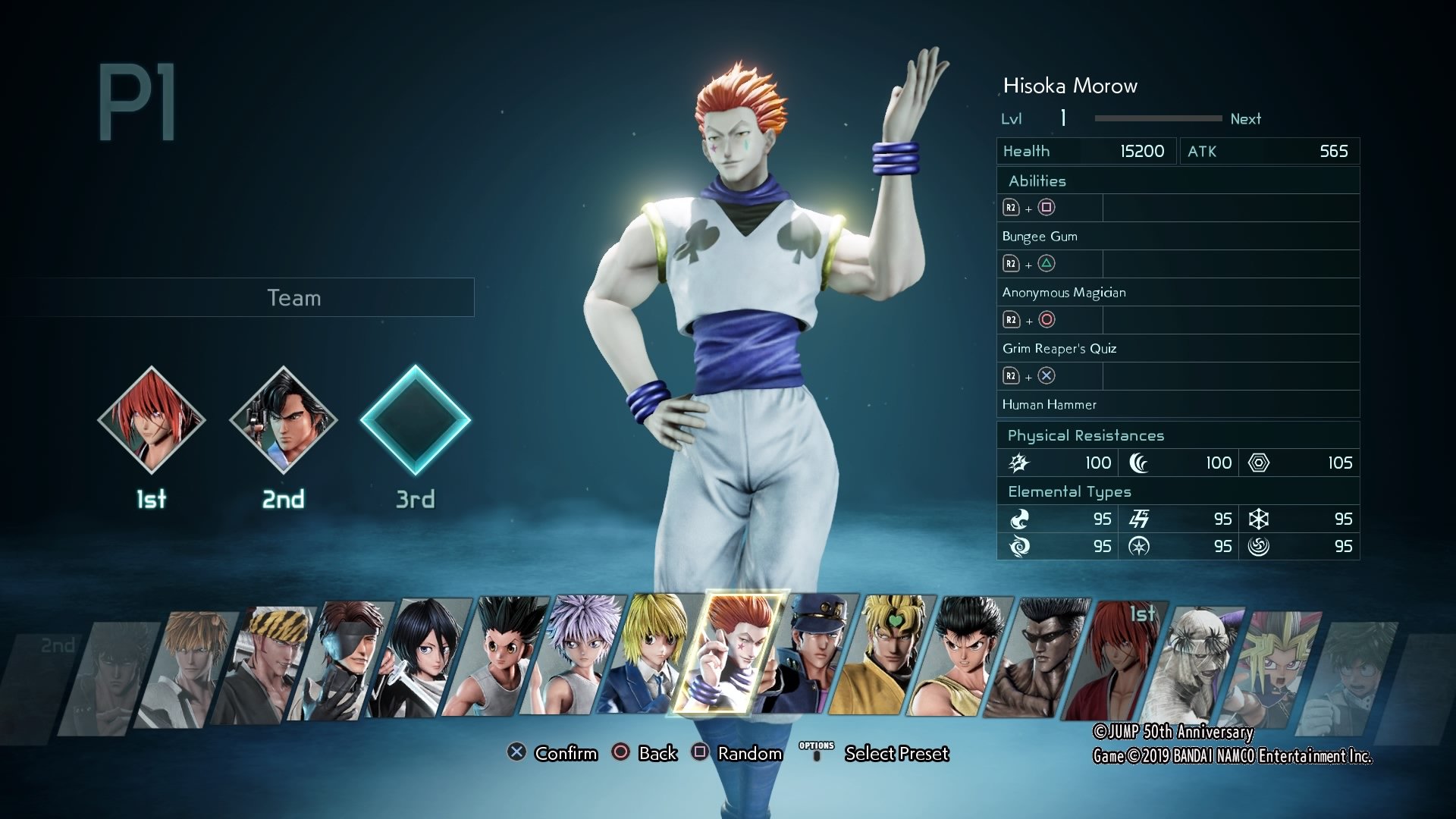Select the highlighted Hisoka roster portrait
This screenshot has width=1456, height=819.
(730, 654)
